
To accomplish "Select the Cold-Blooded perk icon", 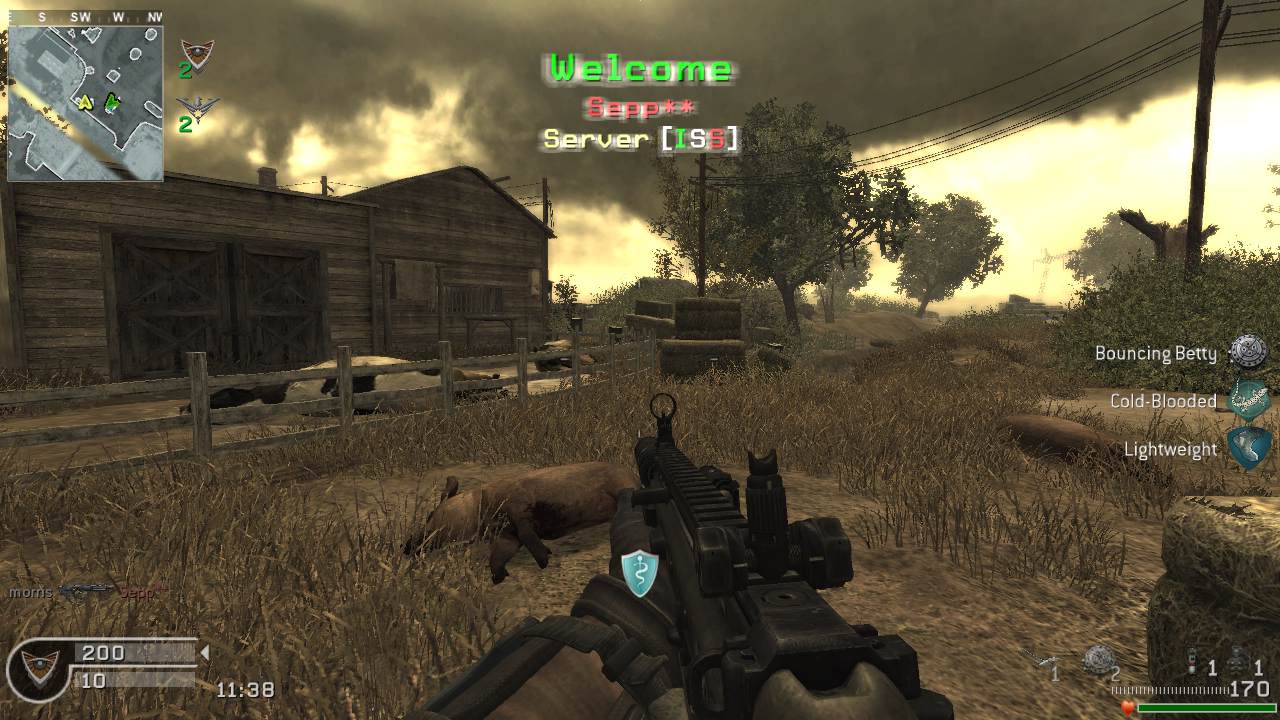I will click(1248, 400).
